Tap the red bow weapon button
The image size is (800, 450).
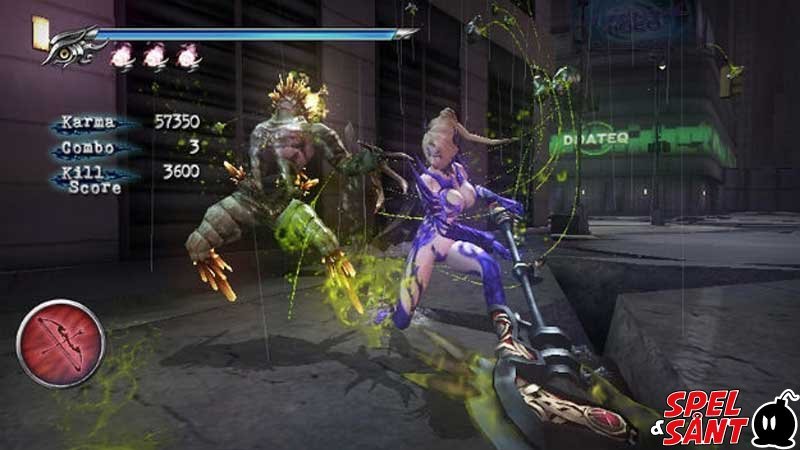click(61, 344)
